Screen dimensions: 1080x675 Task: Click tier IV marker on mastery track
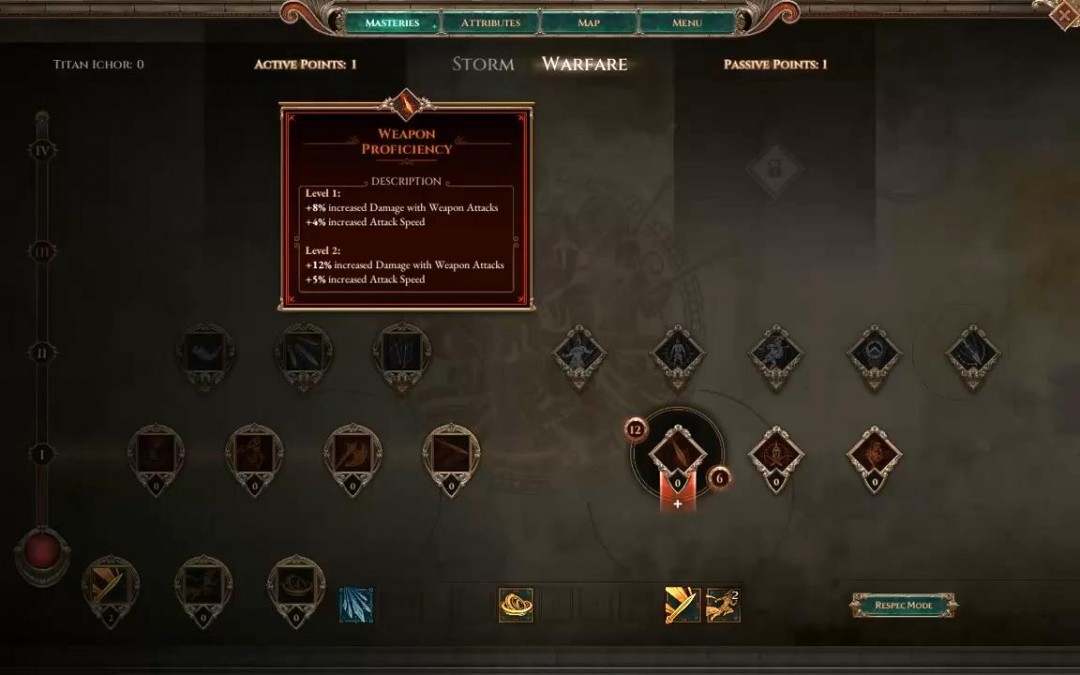tap(42, 151)
